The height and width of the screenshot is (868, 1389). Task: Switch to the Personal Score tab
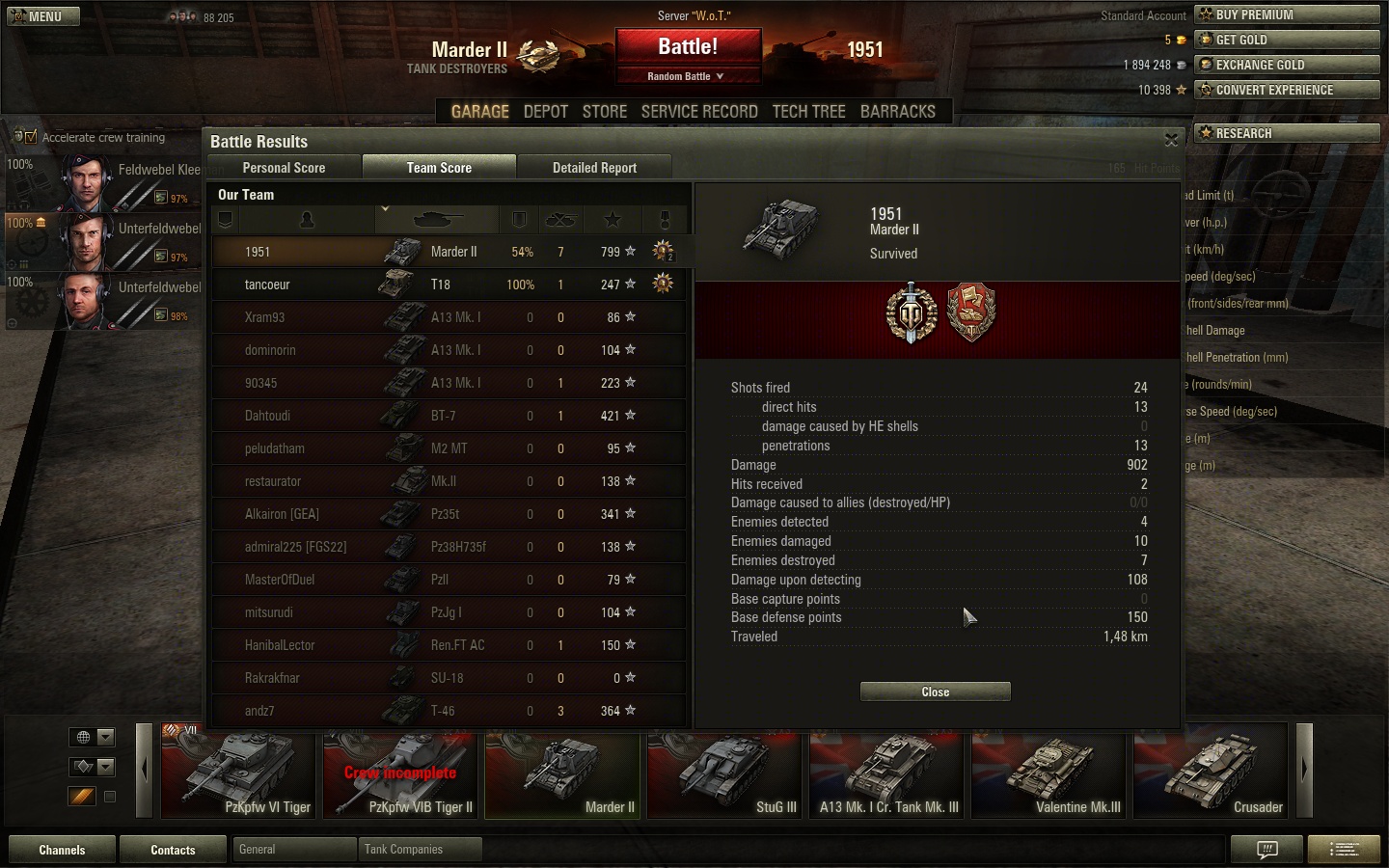coord(284,168)
